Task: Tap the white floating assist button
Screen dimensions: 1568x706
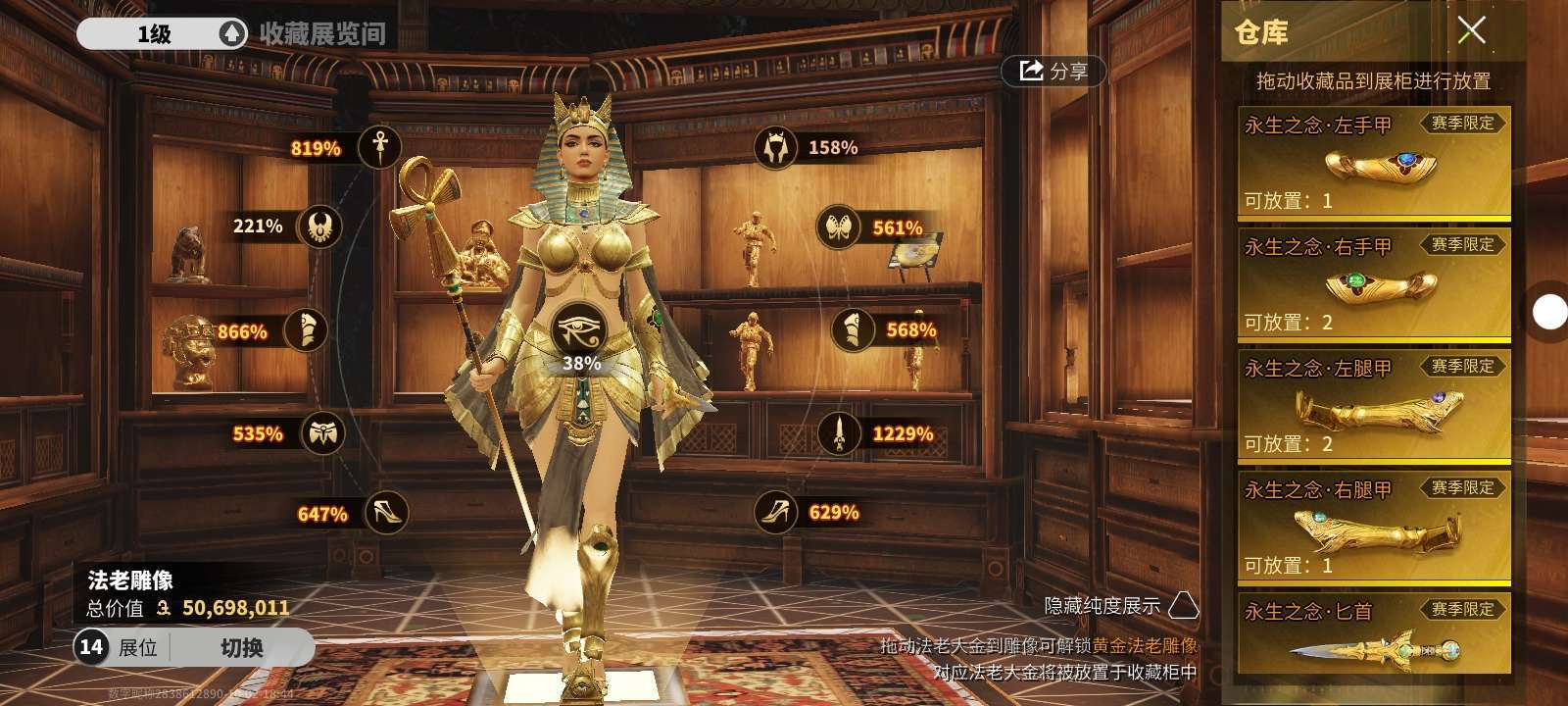Action: [x=1548, y=313]
